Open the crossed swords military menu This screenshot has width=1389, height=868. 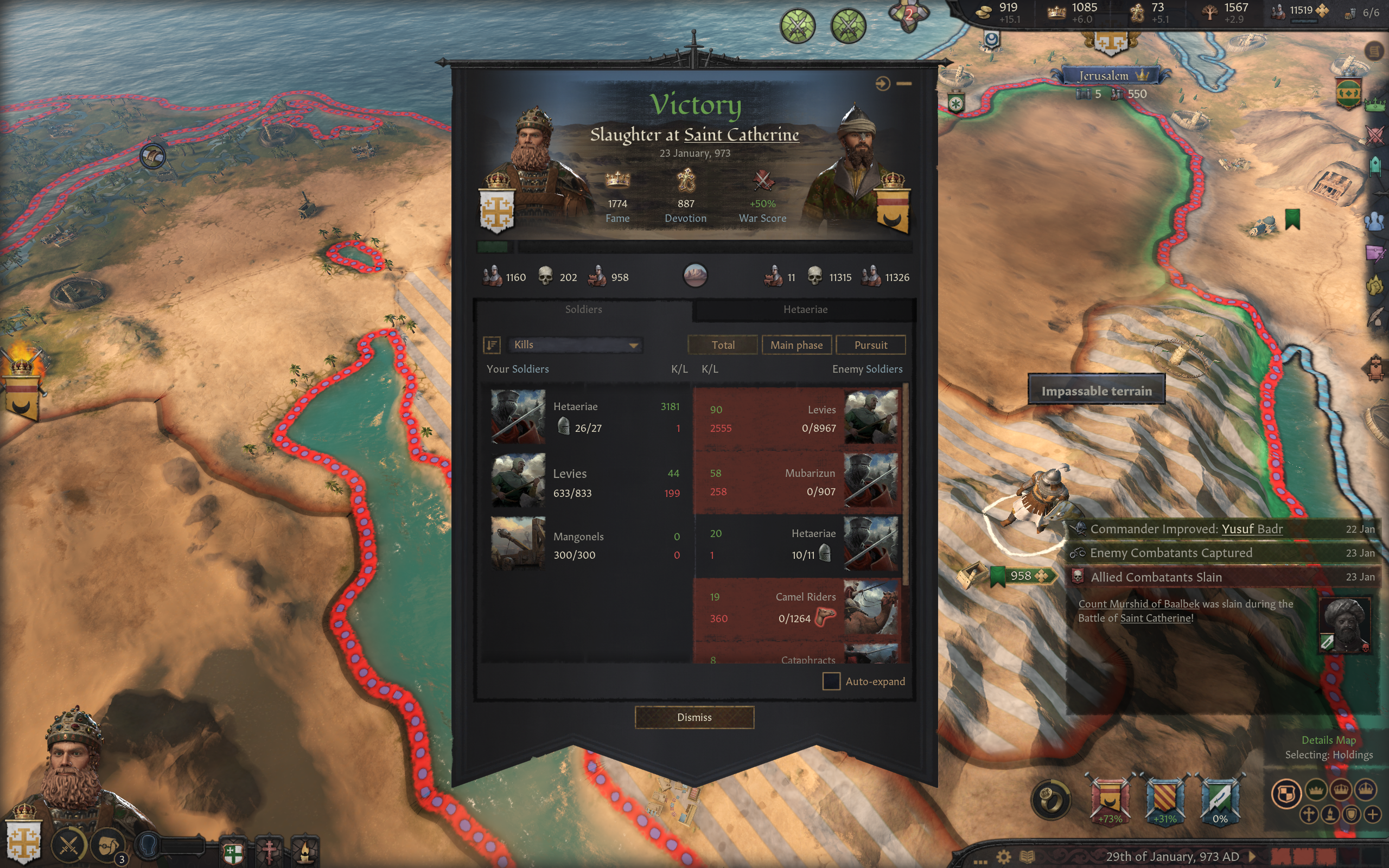[x=69, y=845]
